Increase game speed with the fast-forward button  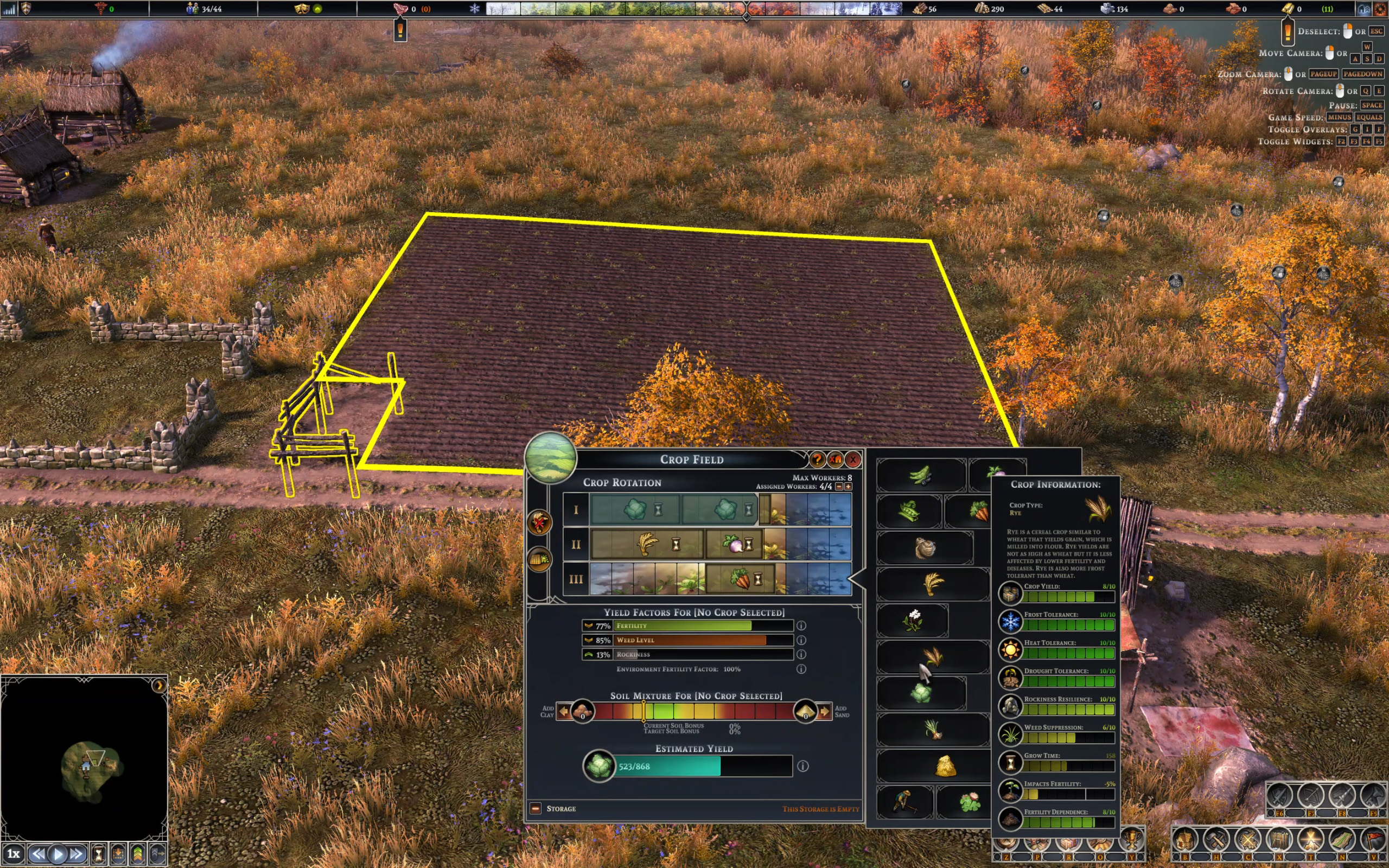(77, 854)
